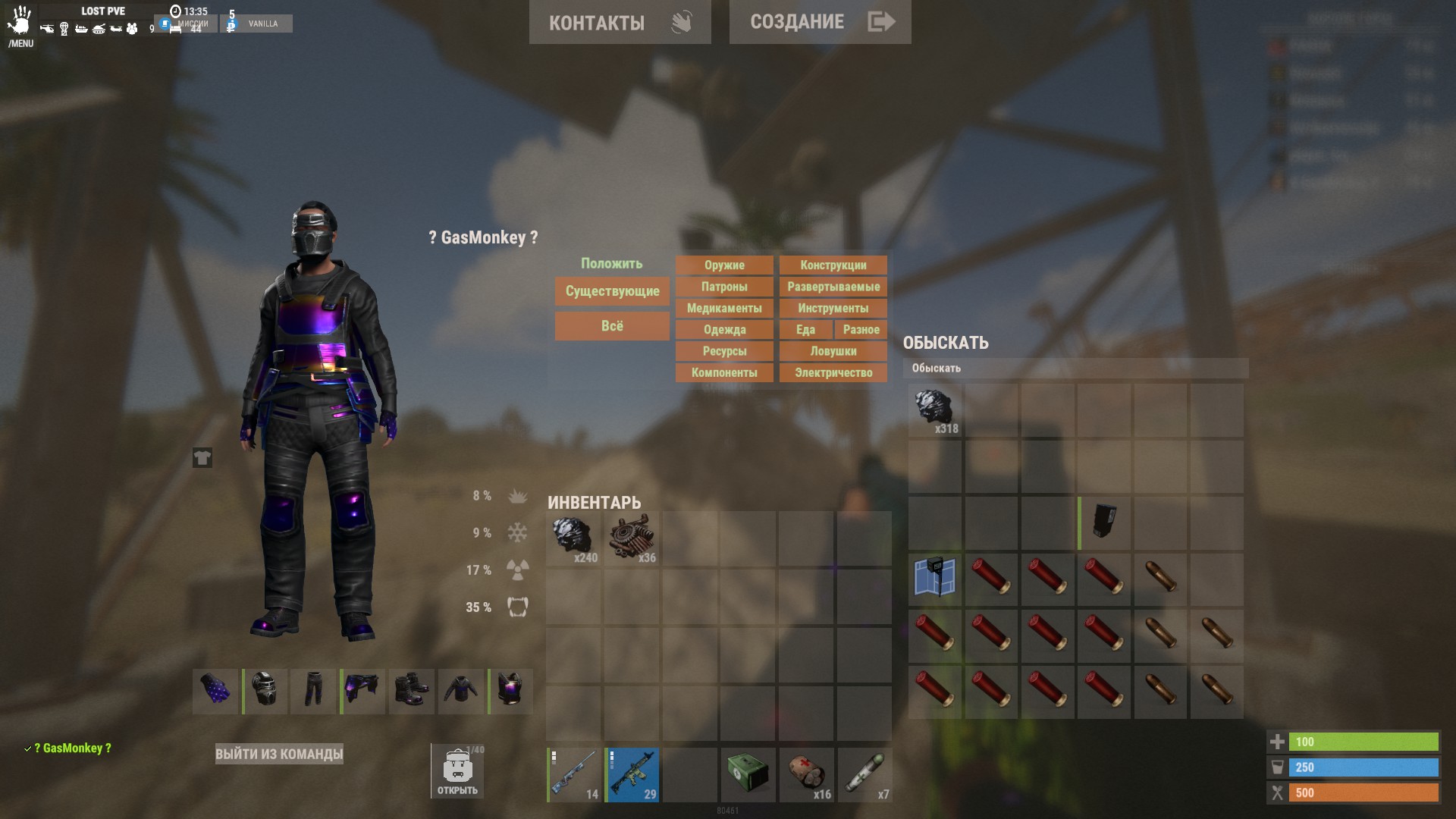Click the Оружие category filter
Image resolution: width=1456 pixels, height=819 pixels.
click(x=723, y=265)
